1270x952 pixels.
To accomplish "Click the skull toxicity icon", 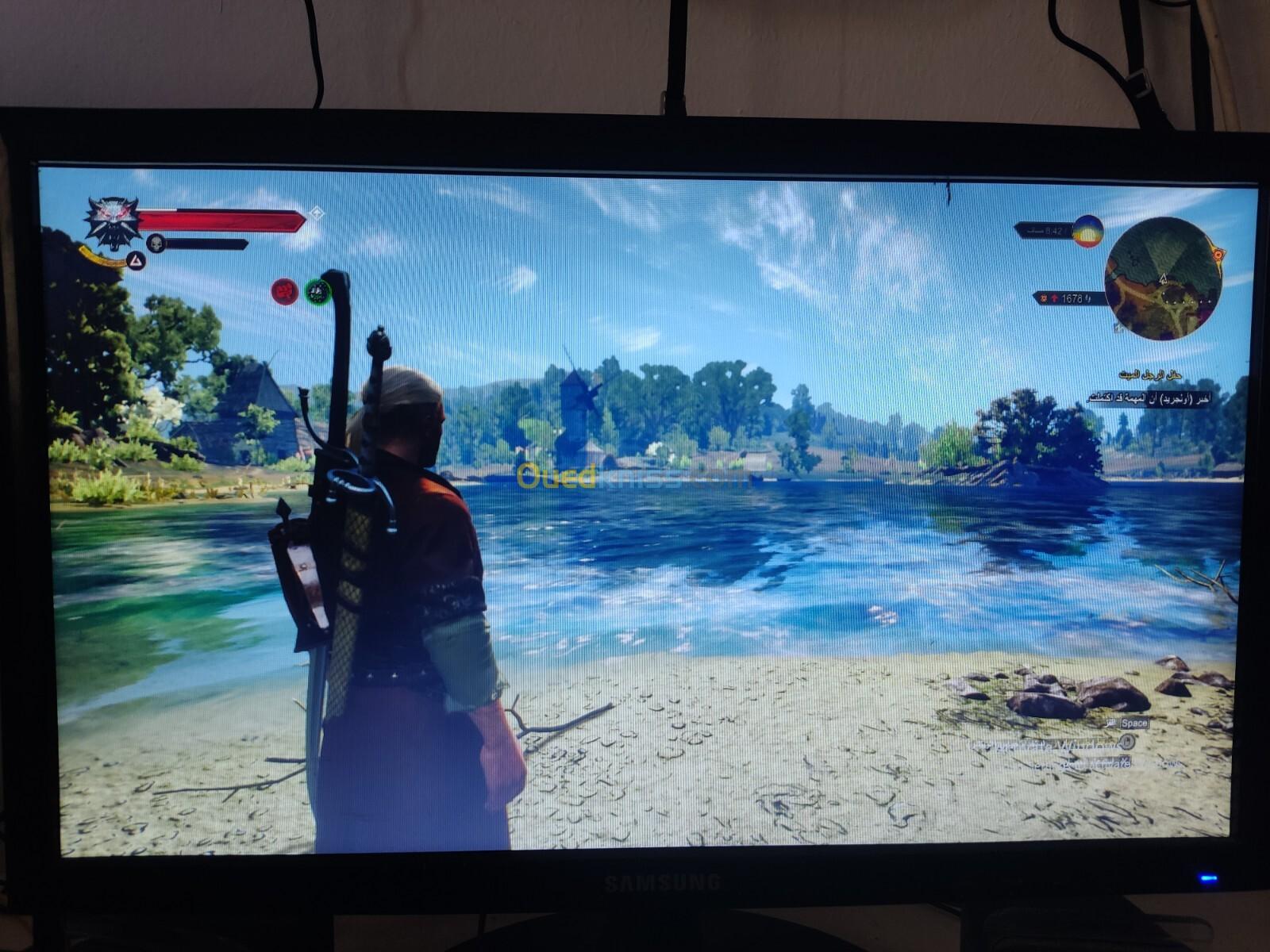I will tap(156, 243).
